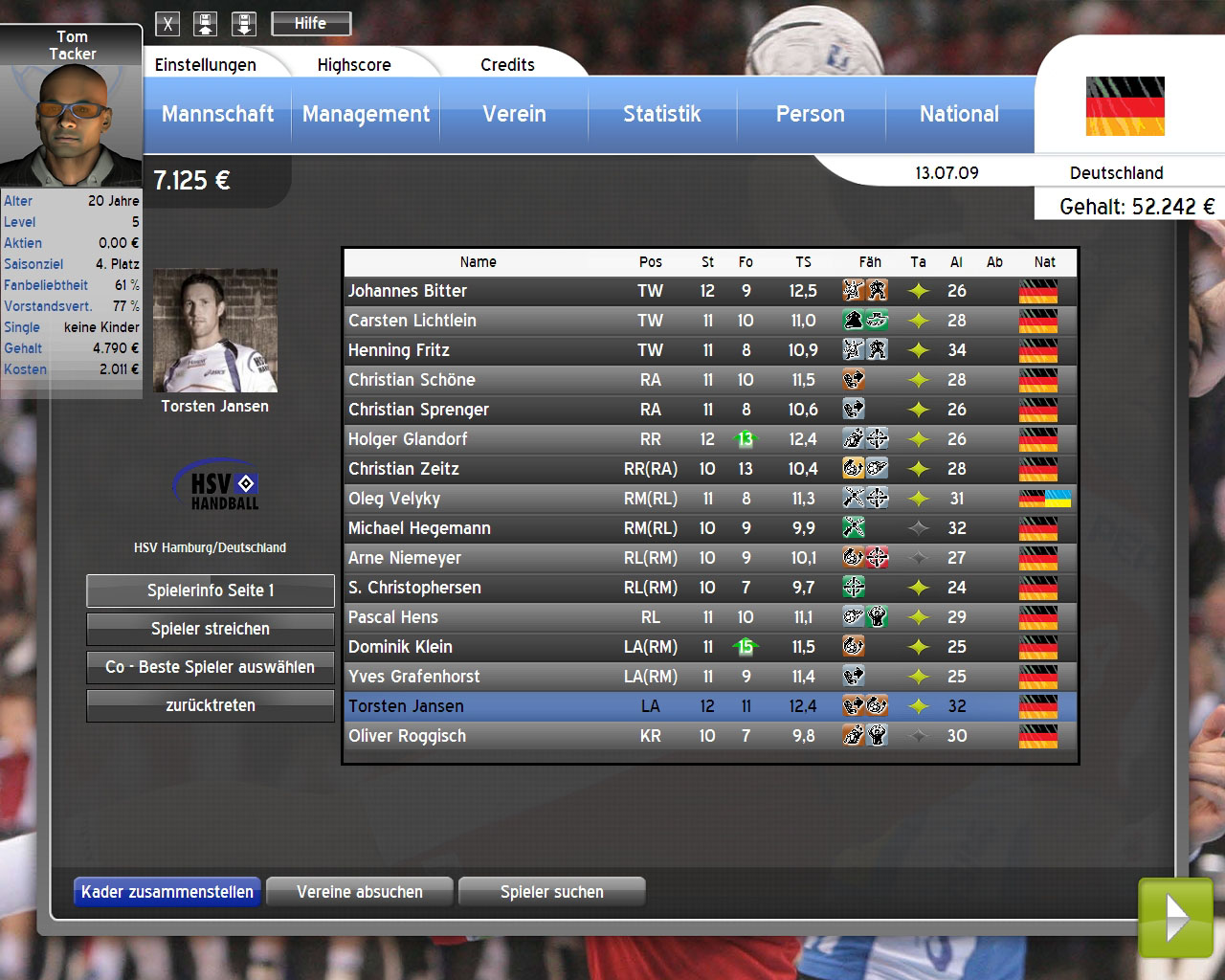
Task: Switch to the Highscore tab
Action: 354,64
